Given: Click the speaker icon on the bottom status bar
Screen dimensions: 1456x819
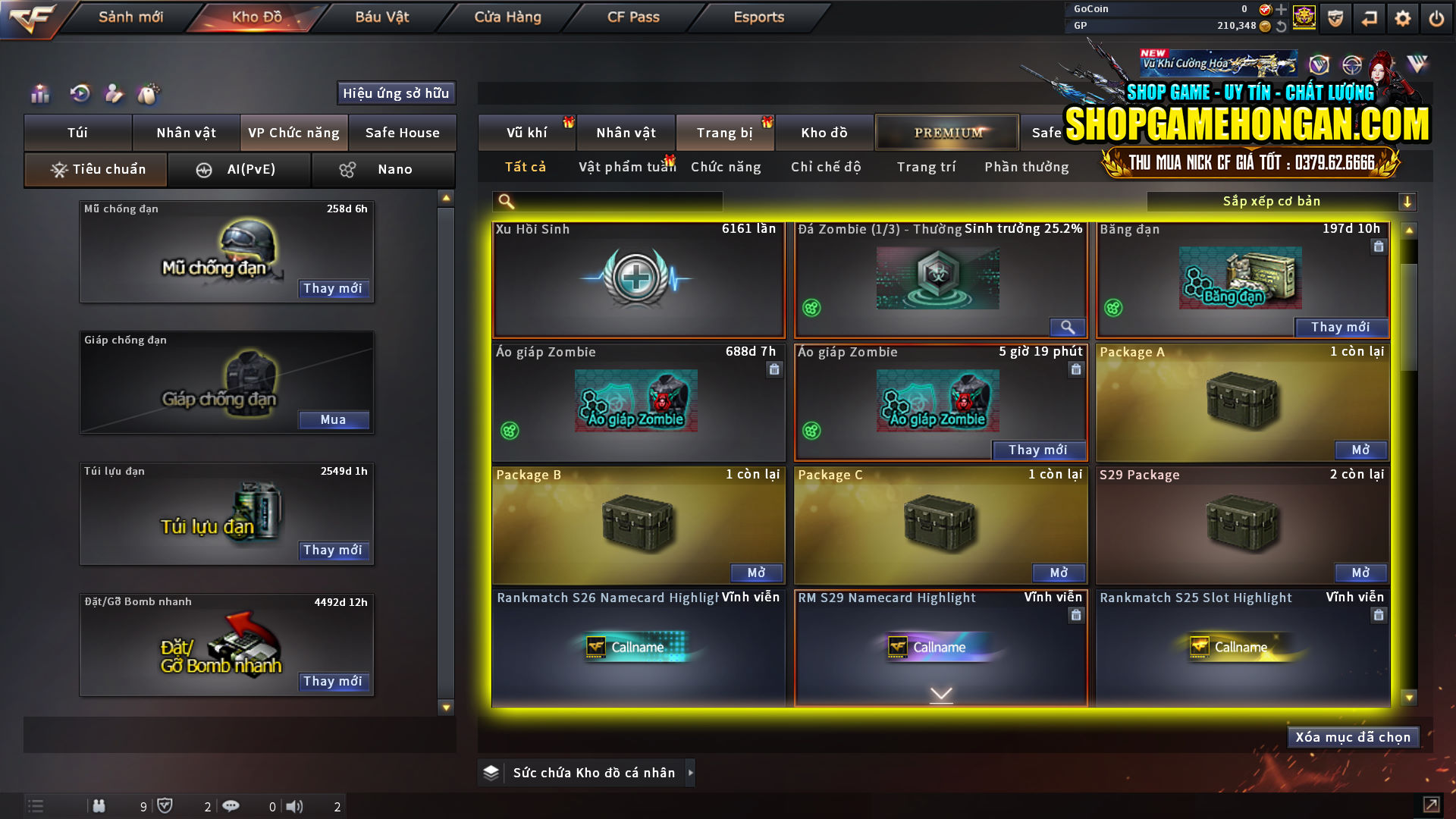Looking at the screenshot, I should [295, 806].
